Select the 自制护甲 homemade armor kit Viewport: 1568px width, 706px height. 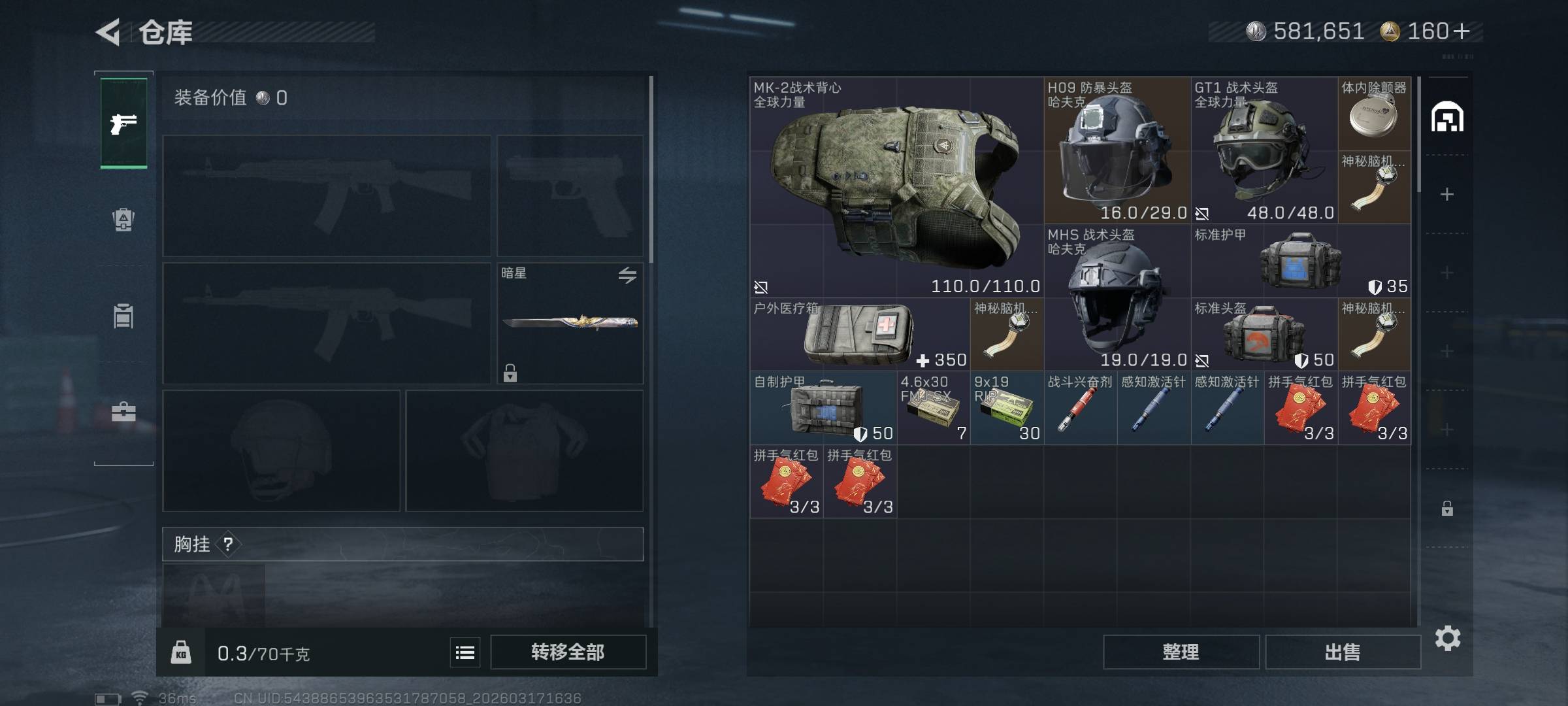(x=823, y=408)
